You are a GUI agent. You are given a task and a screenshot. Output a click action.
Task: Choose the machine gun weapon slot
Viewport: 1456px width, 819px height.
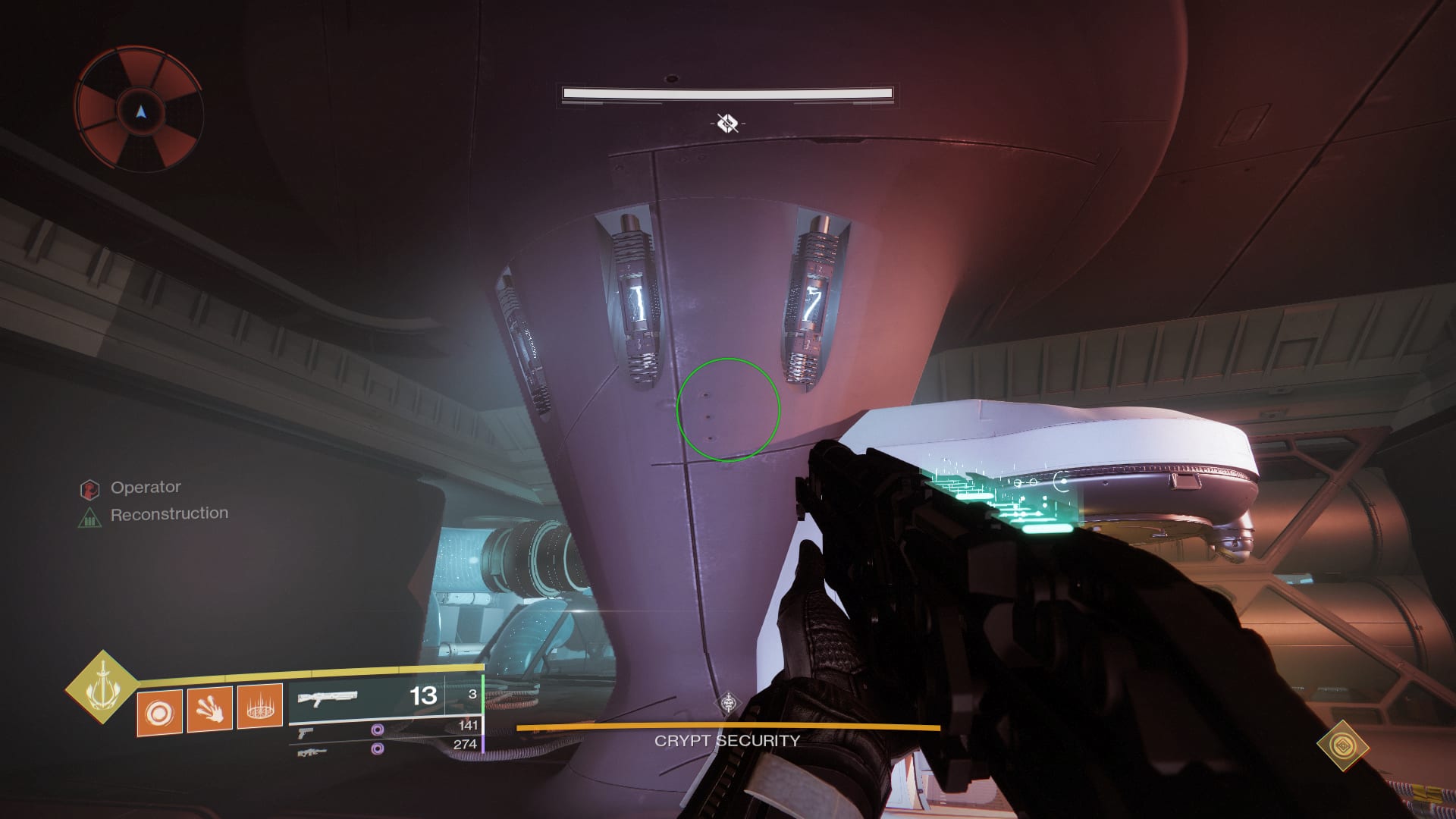pyautogui.click(x=309, y=752)
